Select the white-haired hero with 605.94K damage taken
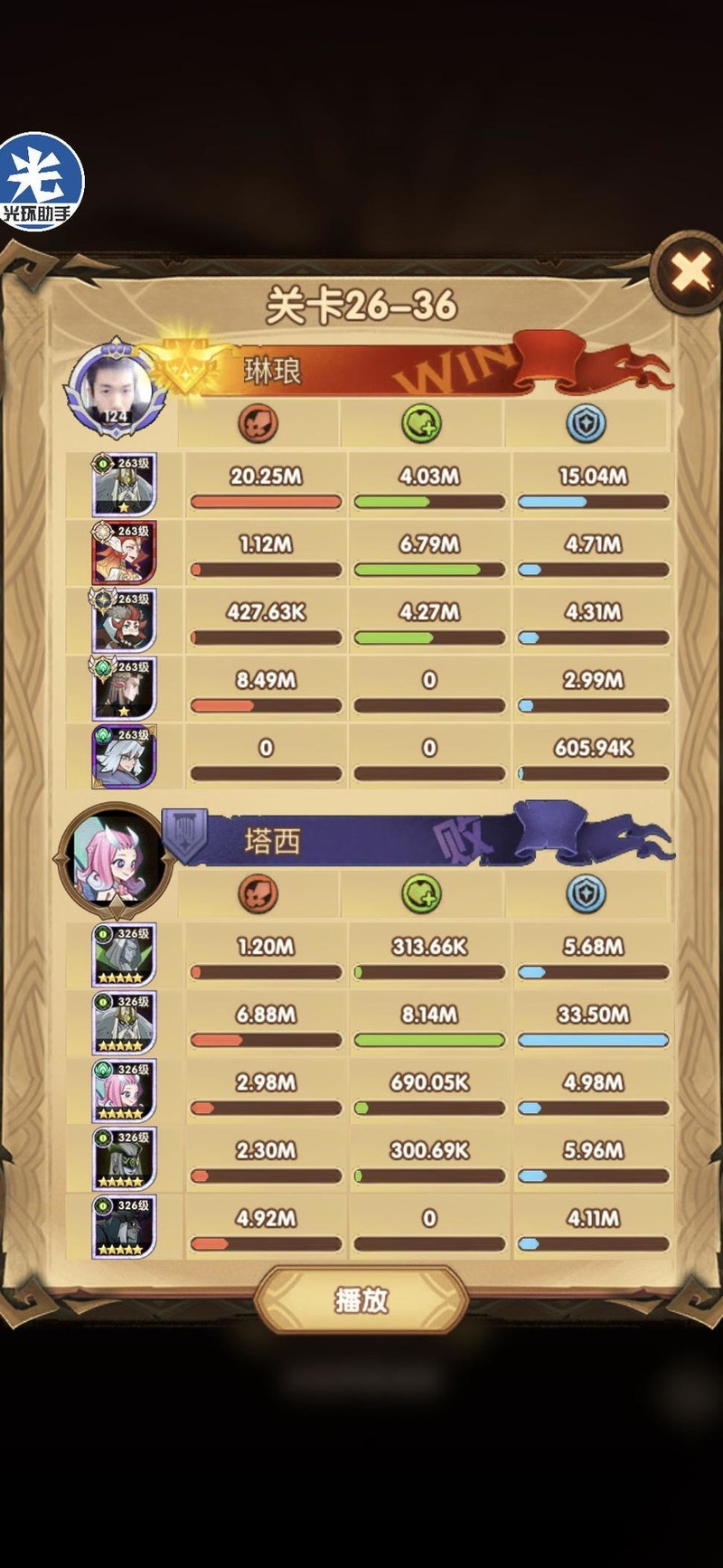 tap(124, 756)
